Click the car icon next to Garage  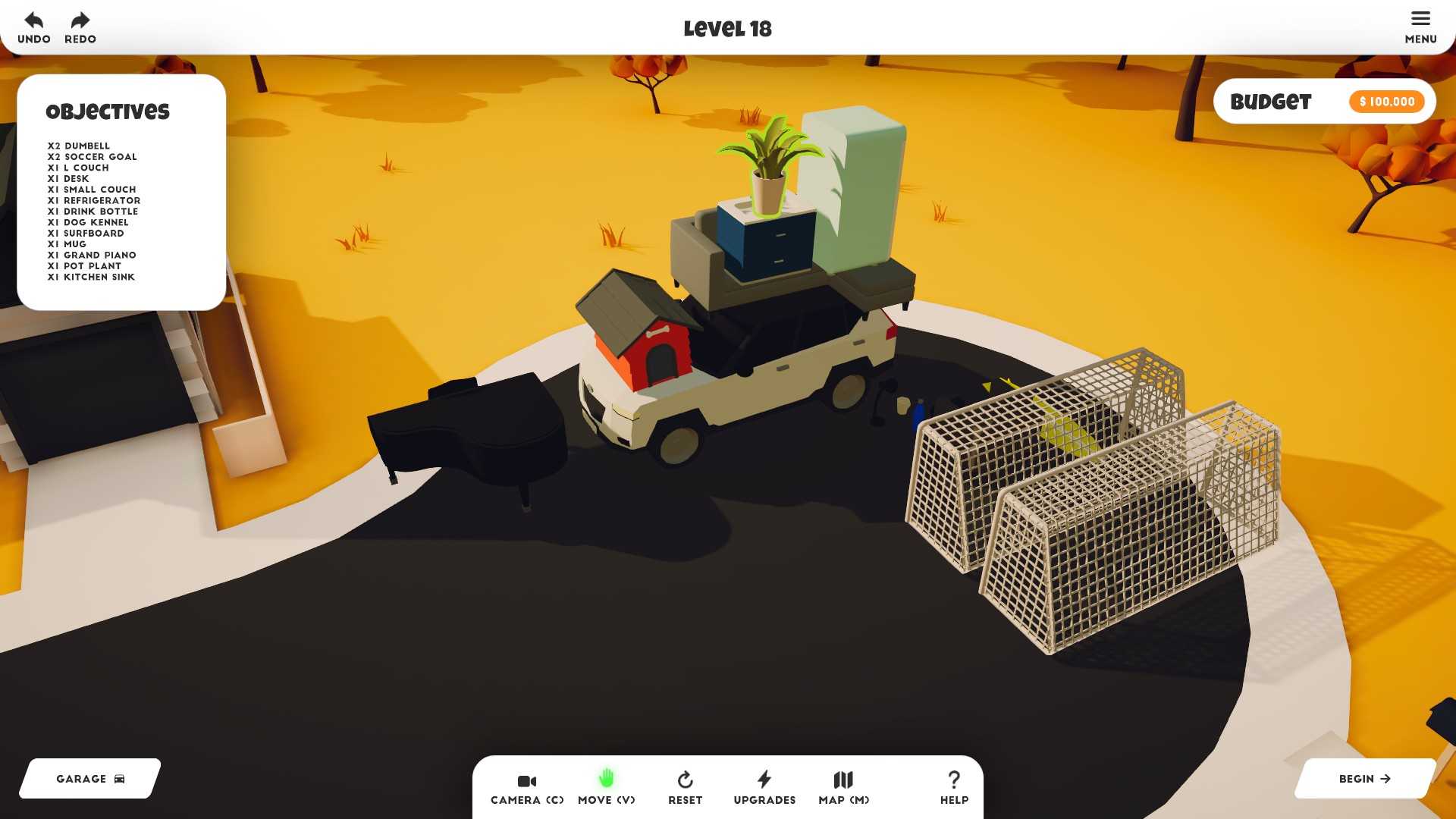tap(118, 778)
